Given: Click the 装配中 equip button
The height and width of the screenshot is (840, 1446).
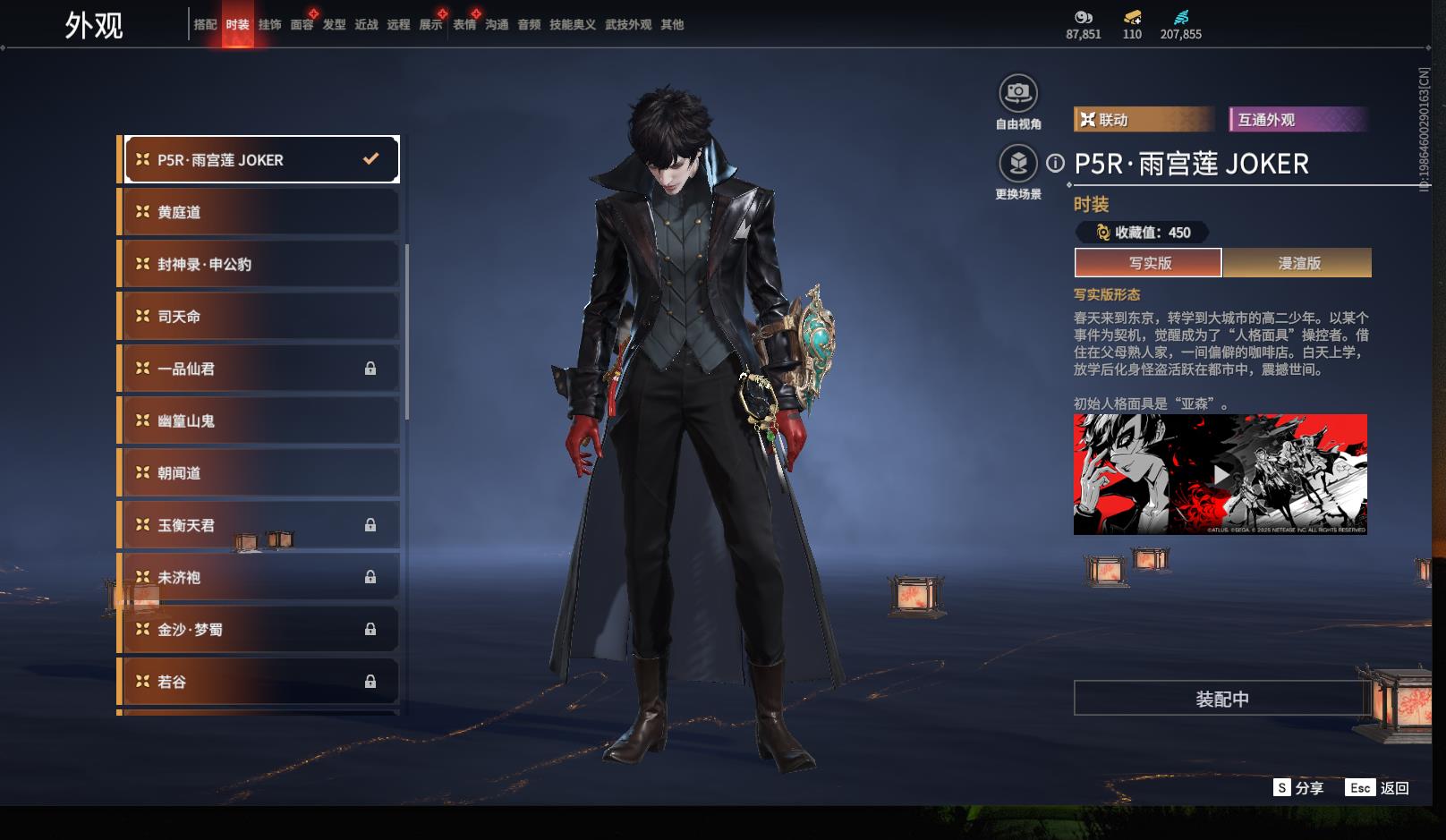Looking at the screenshot, I should pos(1221,699).
